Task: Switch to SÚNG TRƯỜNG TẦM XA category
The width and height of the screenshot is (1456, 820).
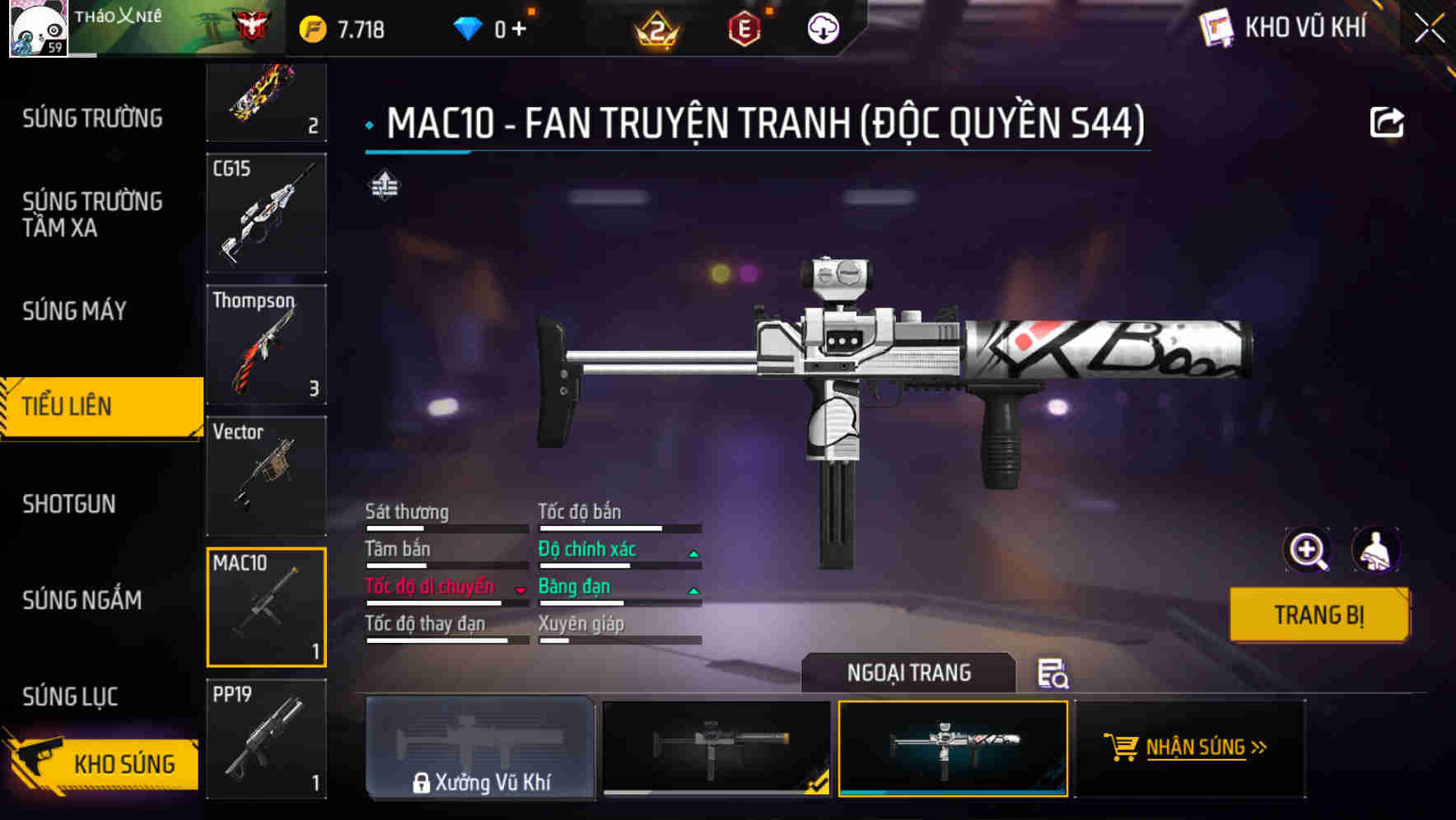Action: (92, 214)
